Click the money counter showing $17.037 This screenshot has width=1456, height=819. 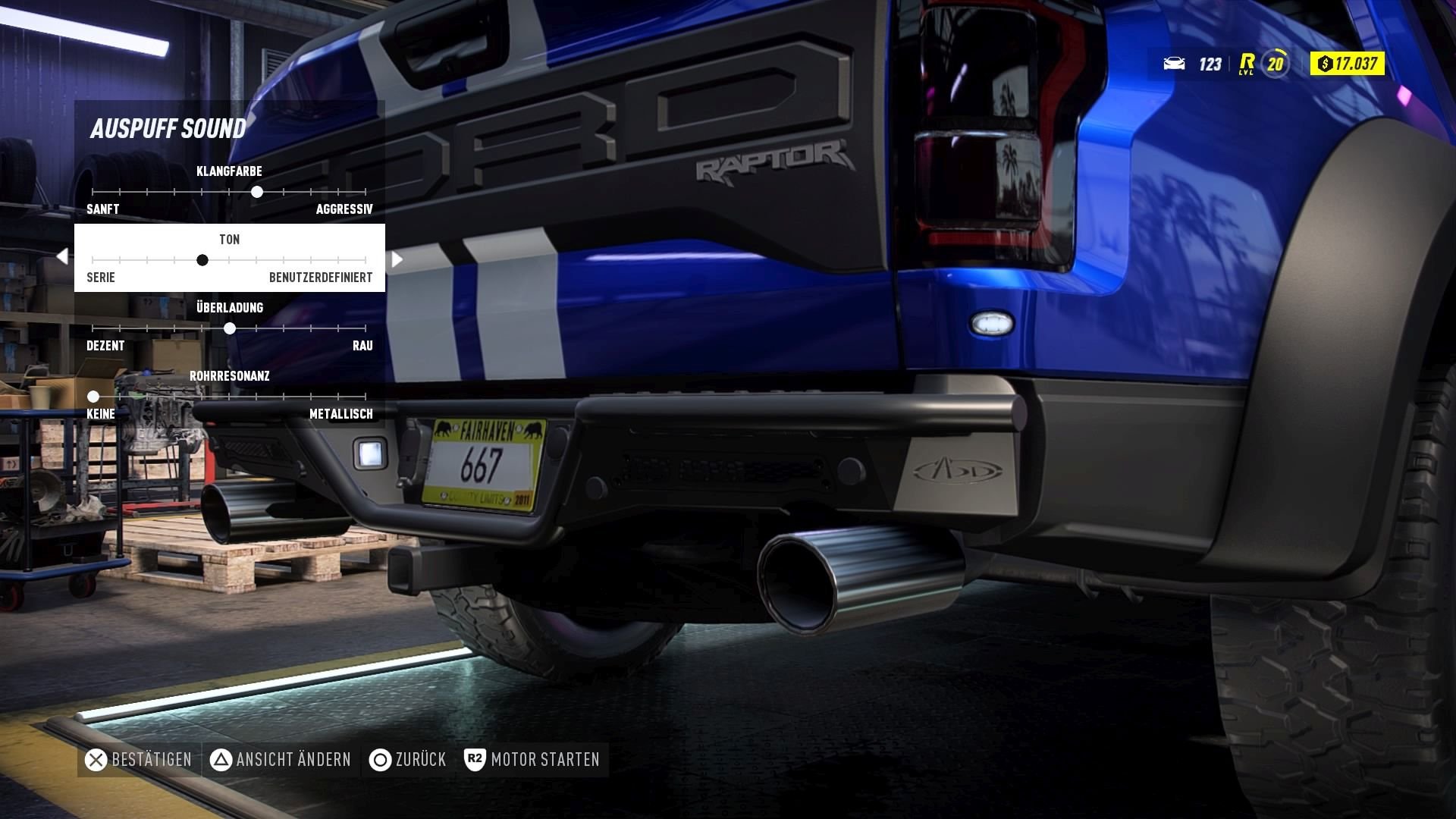click(x=1346, y=64)
